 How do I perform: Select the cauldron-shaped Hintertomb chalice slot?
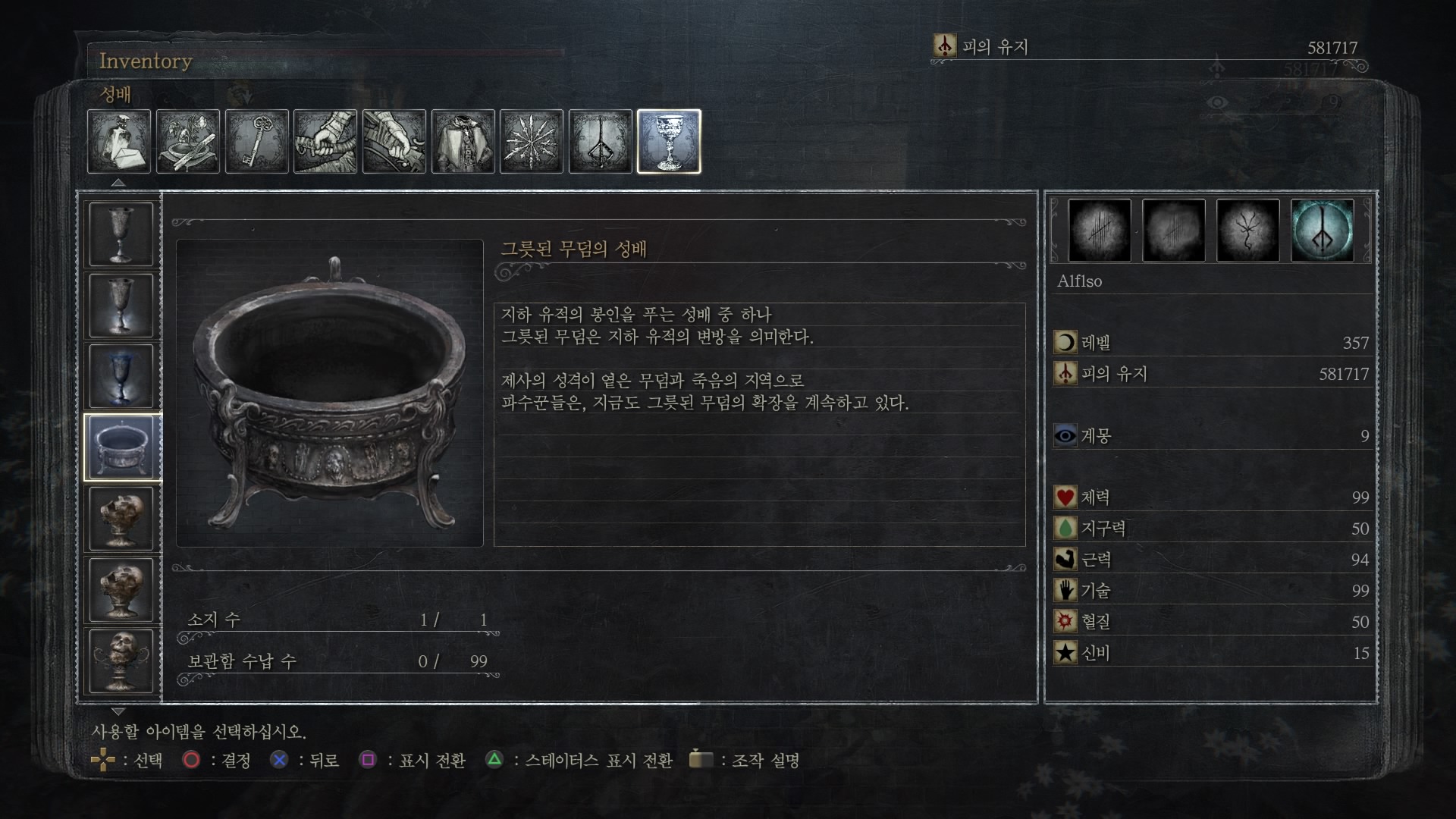click(121, 447)
